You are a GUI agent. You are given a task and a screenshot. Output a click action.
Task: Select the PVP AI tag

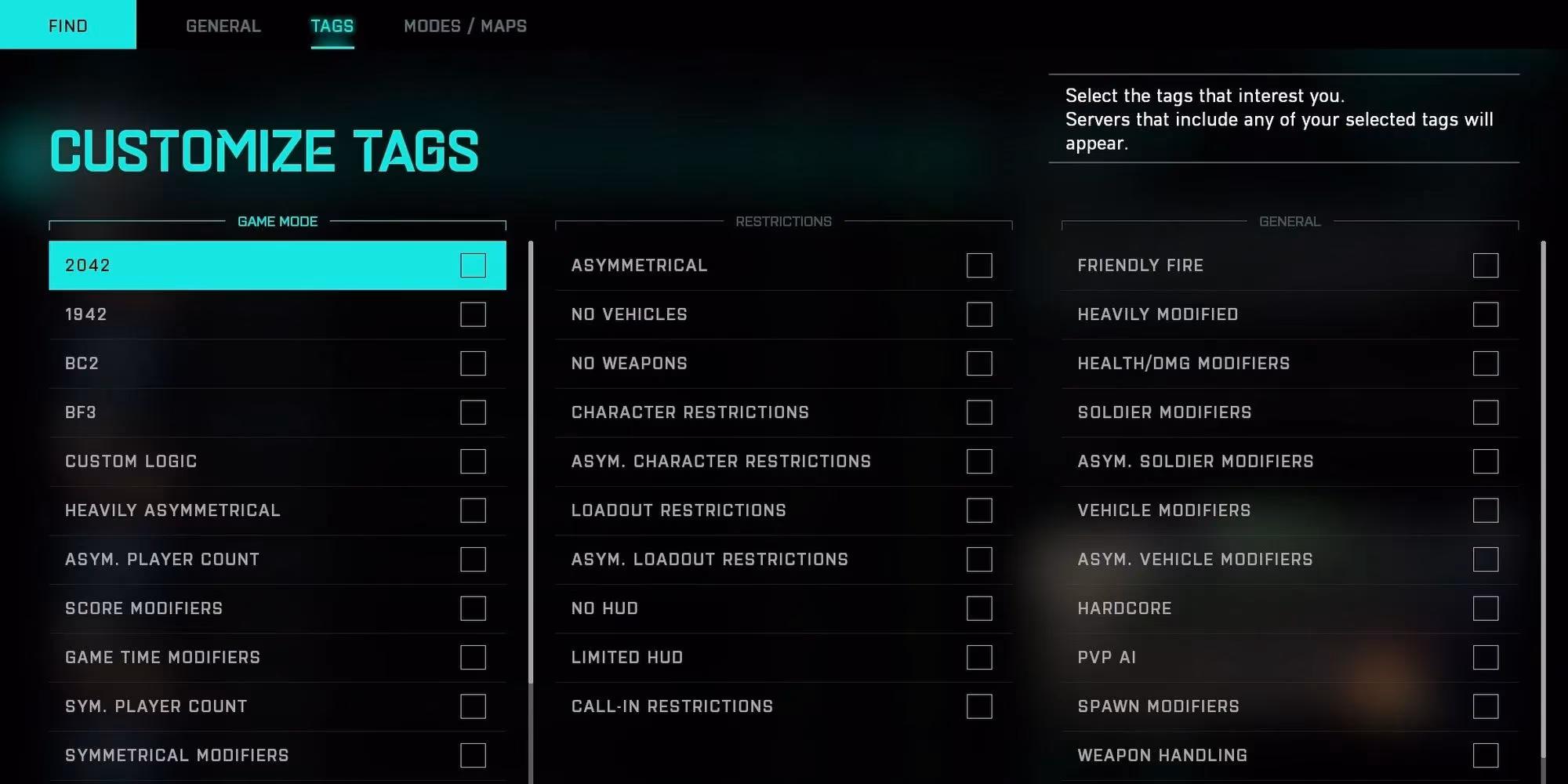click(1486, 657)
